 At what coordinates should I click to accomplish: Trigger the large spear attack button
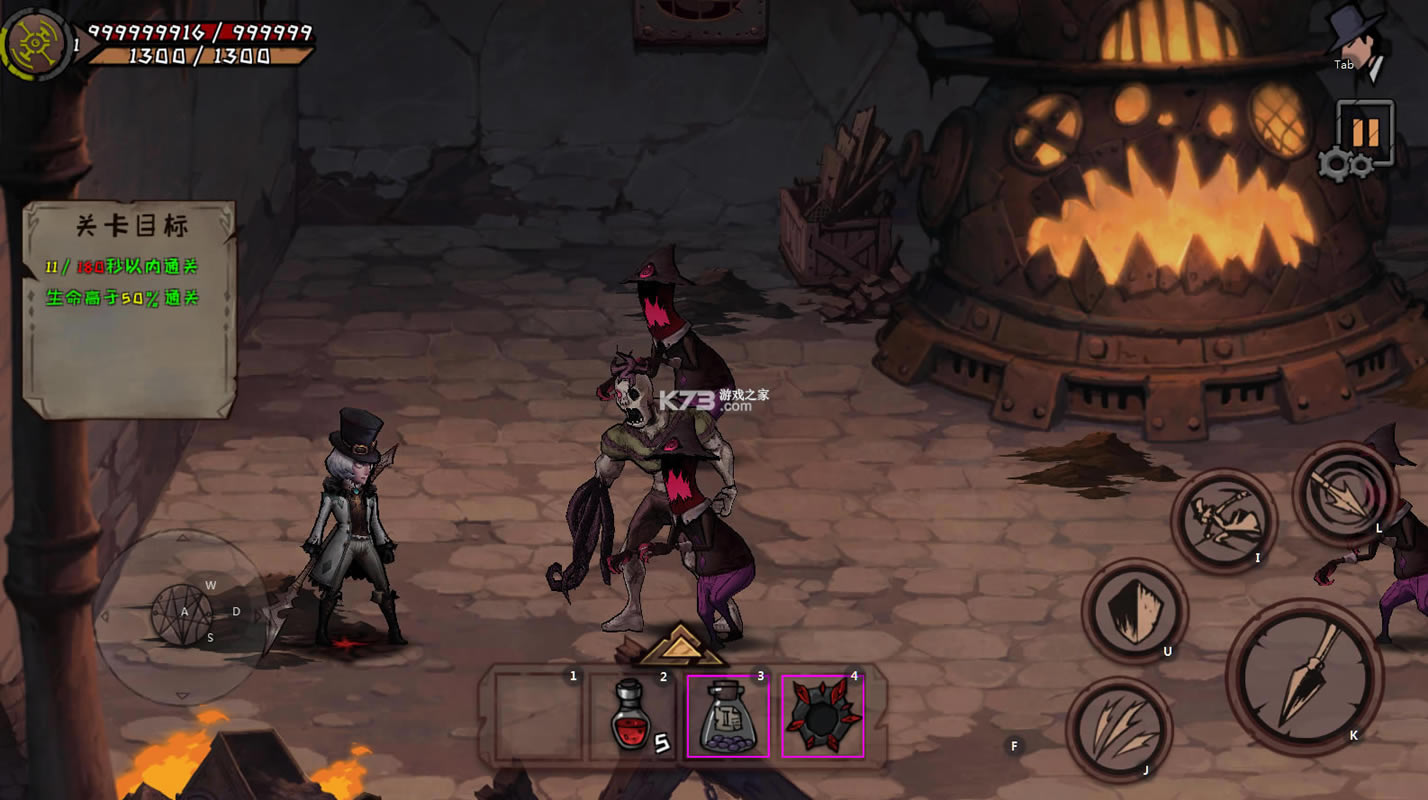1304,678
